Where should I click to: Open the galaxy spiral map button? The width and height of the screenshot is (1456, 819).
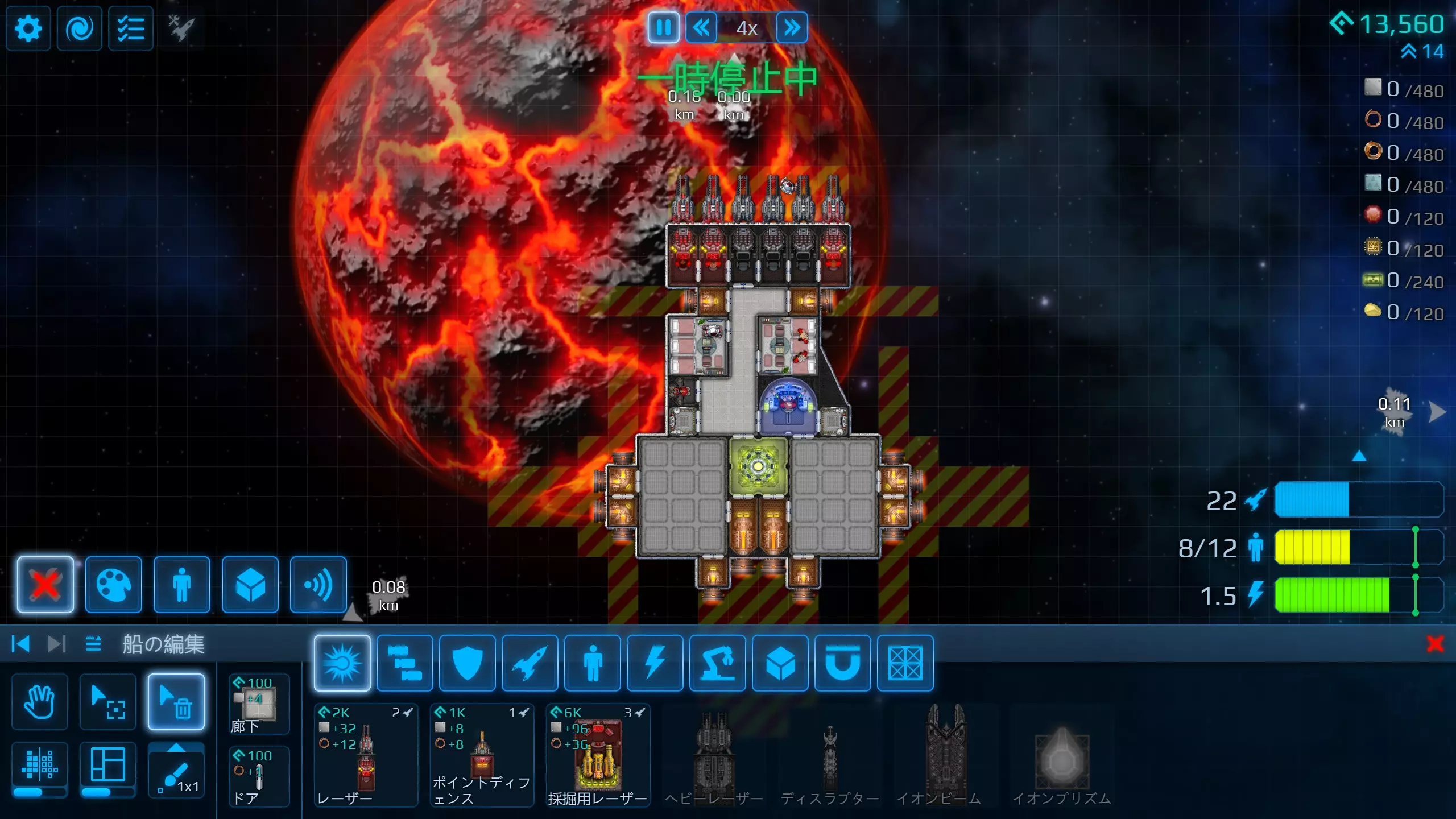coord(80,28)
